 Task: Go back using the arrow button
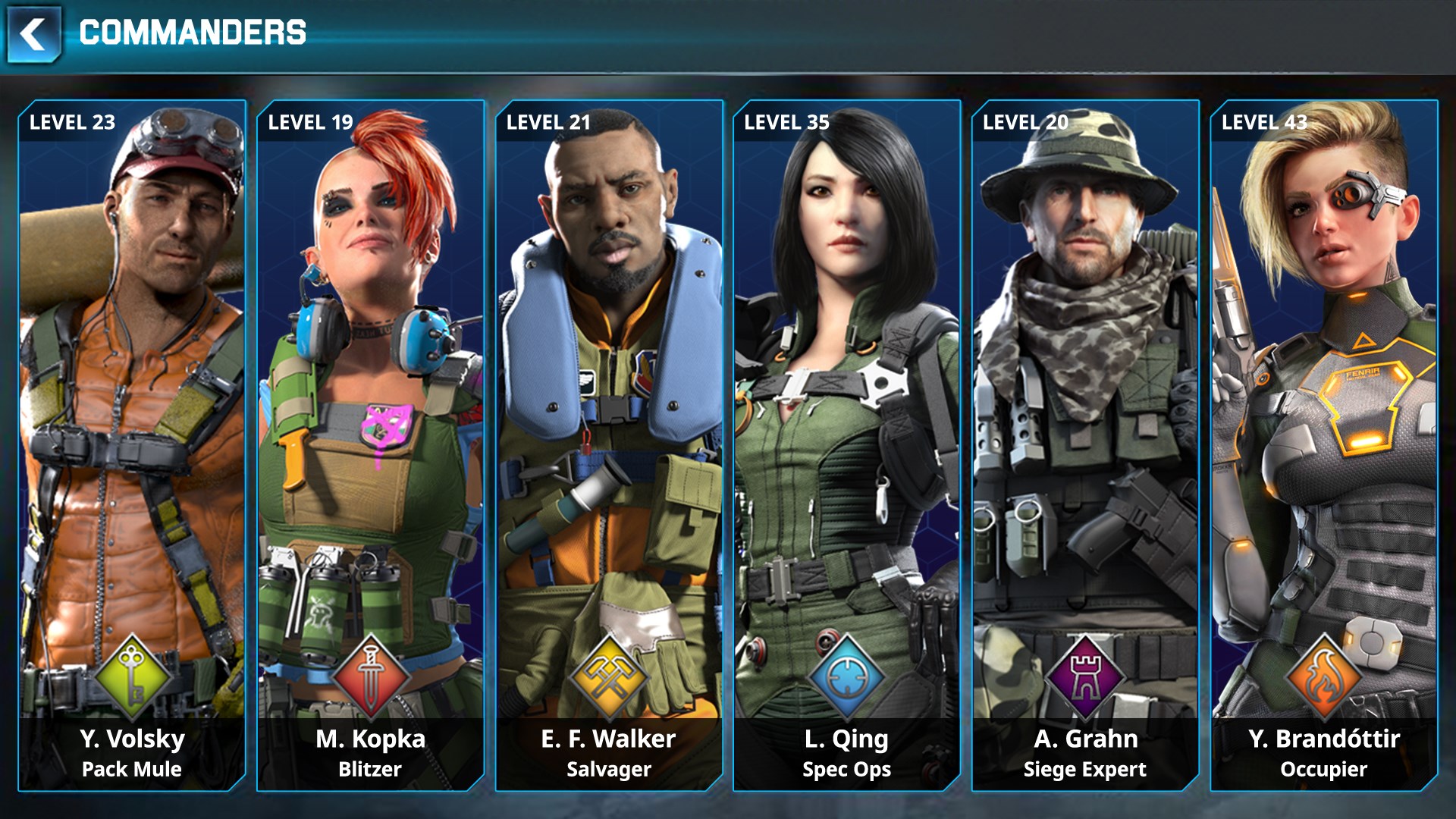[33, 35]
